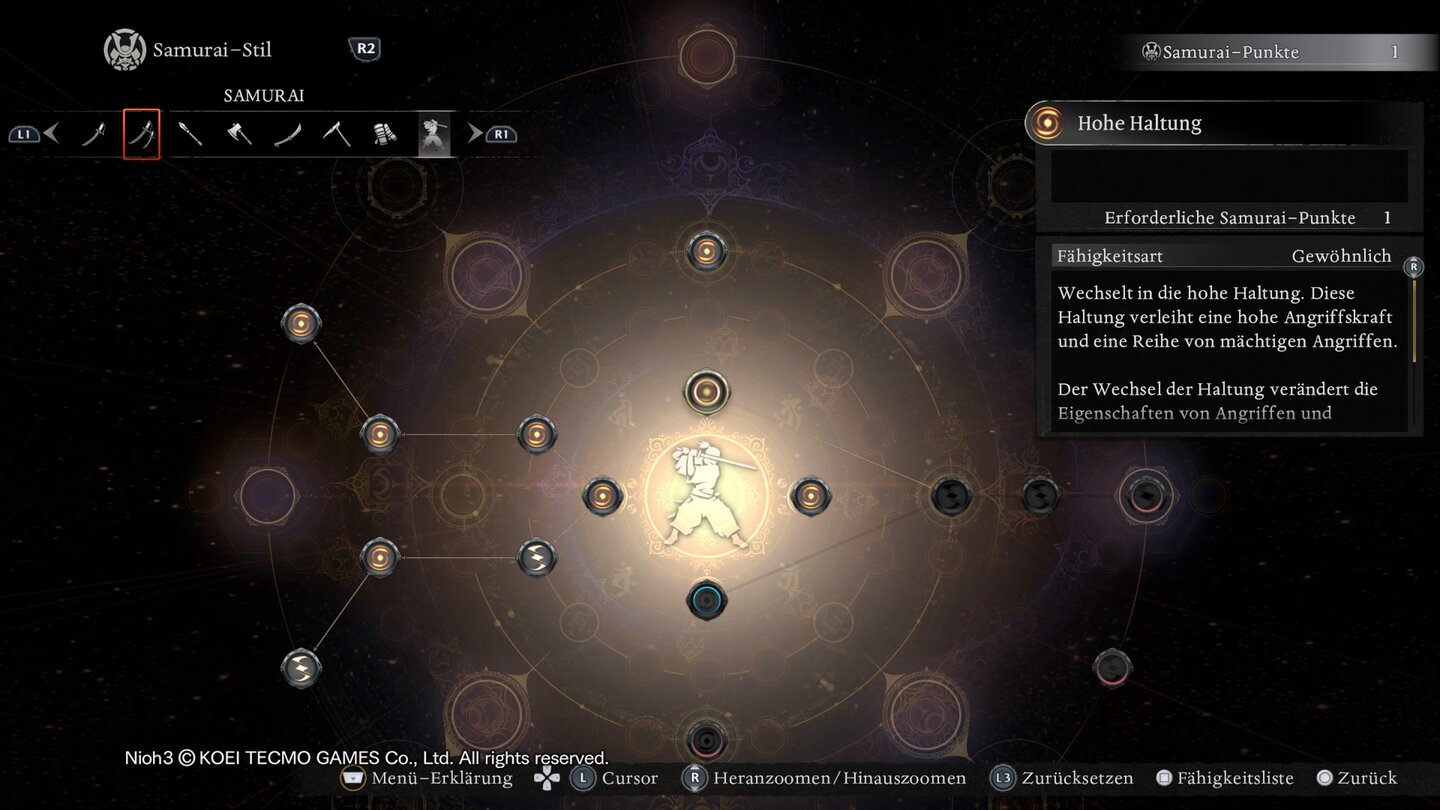This screenshot has width=1440, height=810.
Task: Click the left arrow beside the weapon tabs
Action: [x=52, y=133]
